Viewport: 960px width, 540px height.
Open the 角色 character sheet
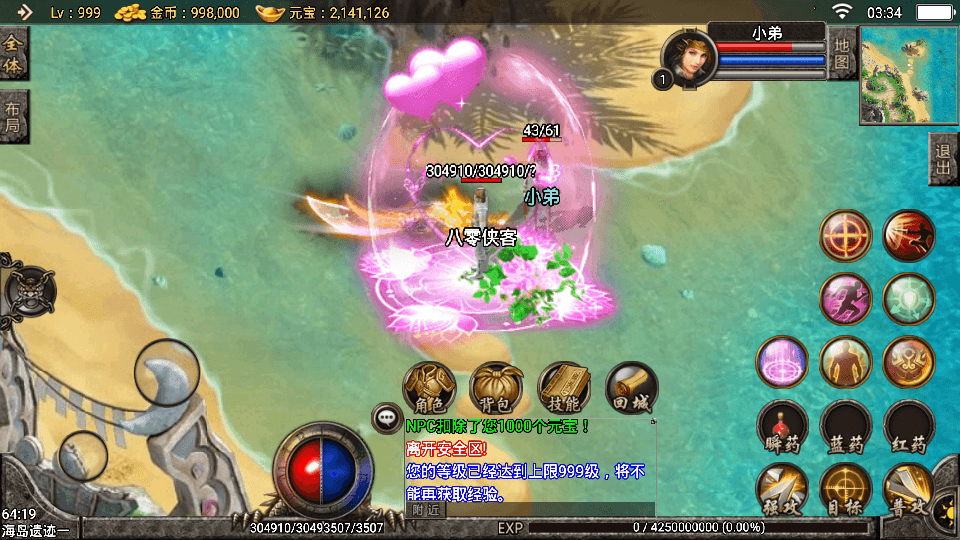(429, 388)
